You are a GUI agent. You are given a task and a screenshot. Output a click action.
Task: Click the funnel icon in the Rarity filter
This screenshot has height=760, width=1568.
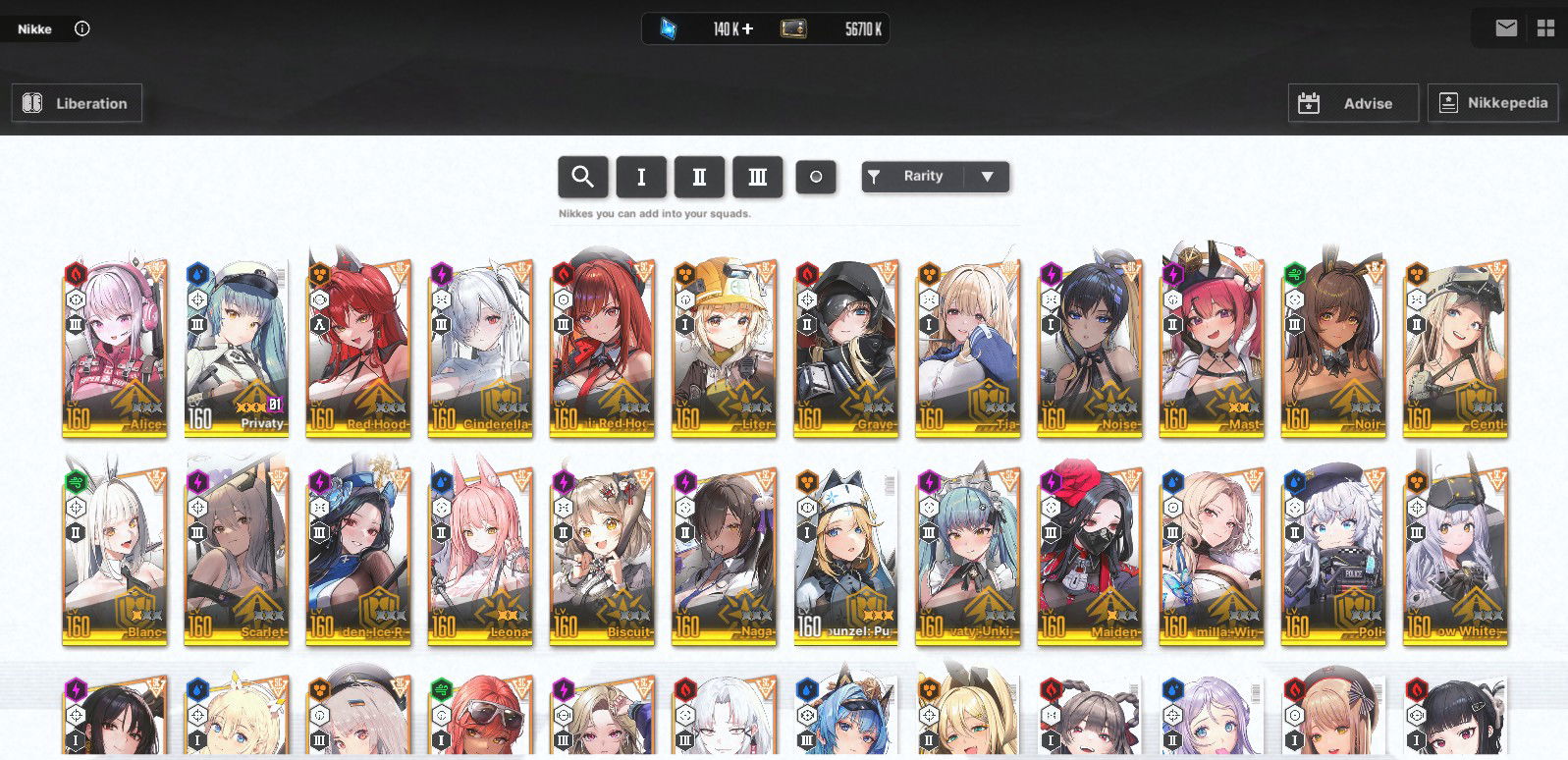coord(875,177)
